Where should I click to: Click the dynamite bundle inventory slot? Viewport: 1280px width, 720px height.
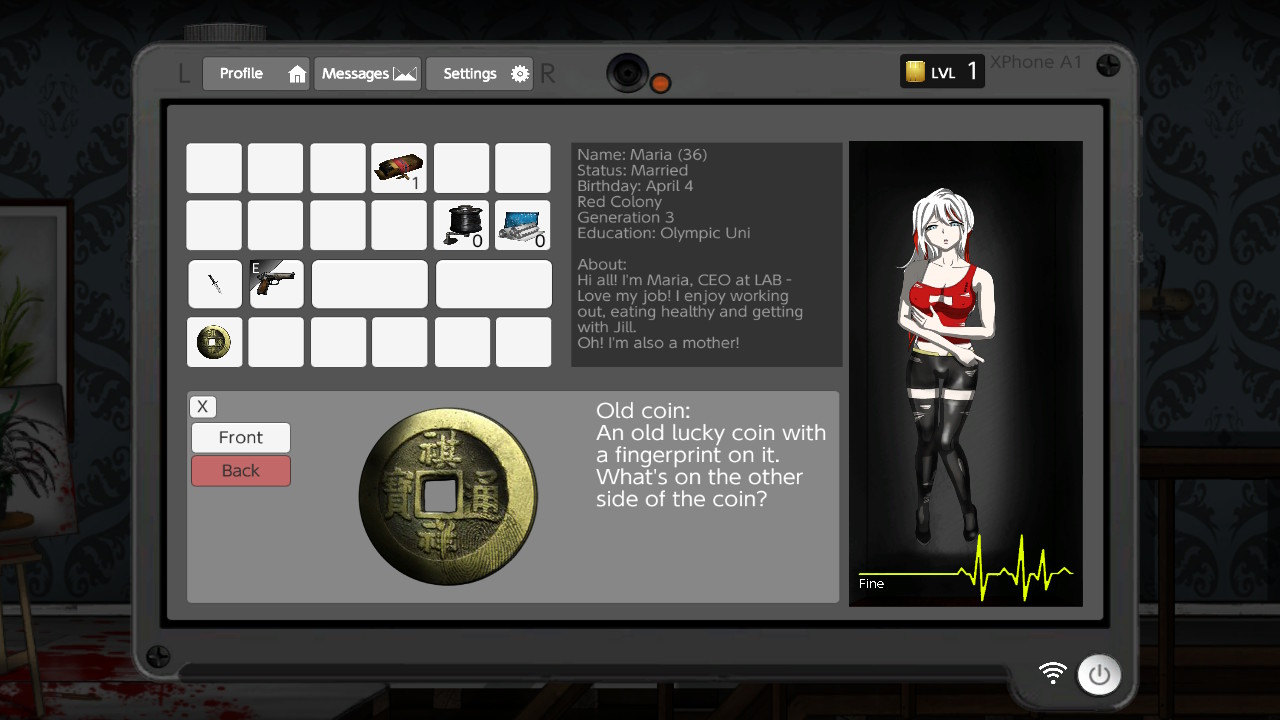coord(399,168)
